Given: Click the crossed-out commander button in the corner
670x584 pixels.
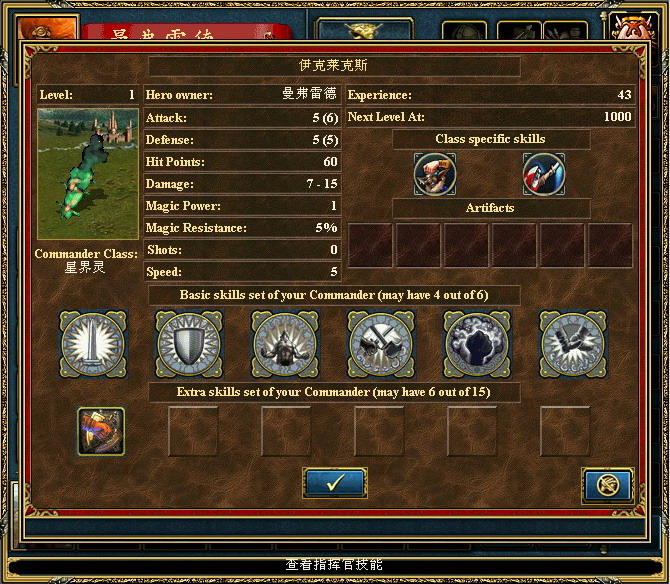Looking at the screenshot, I should [x=607, y=486].
